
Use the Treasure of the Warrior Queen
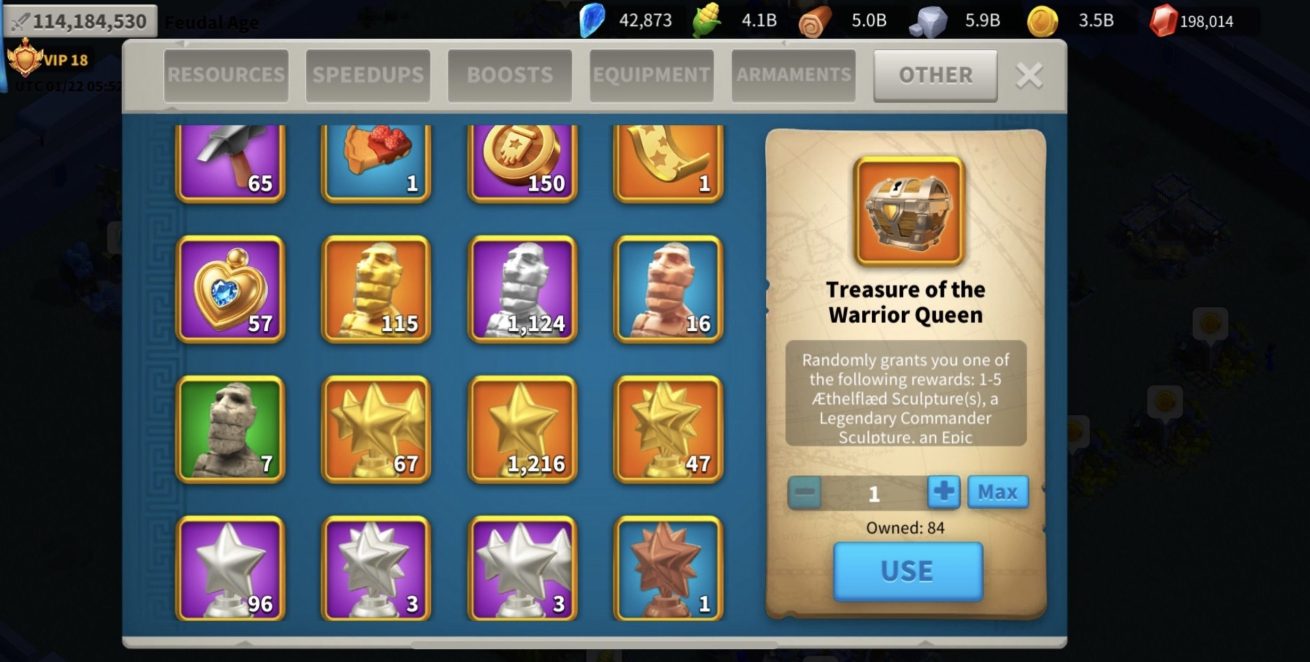907,571
